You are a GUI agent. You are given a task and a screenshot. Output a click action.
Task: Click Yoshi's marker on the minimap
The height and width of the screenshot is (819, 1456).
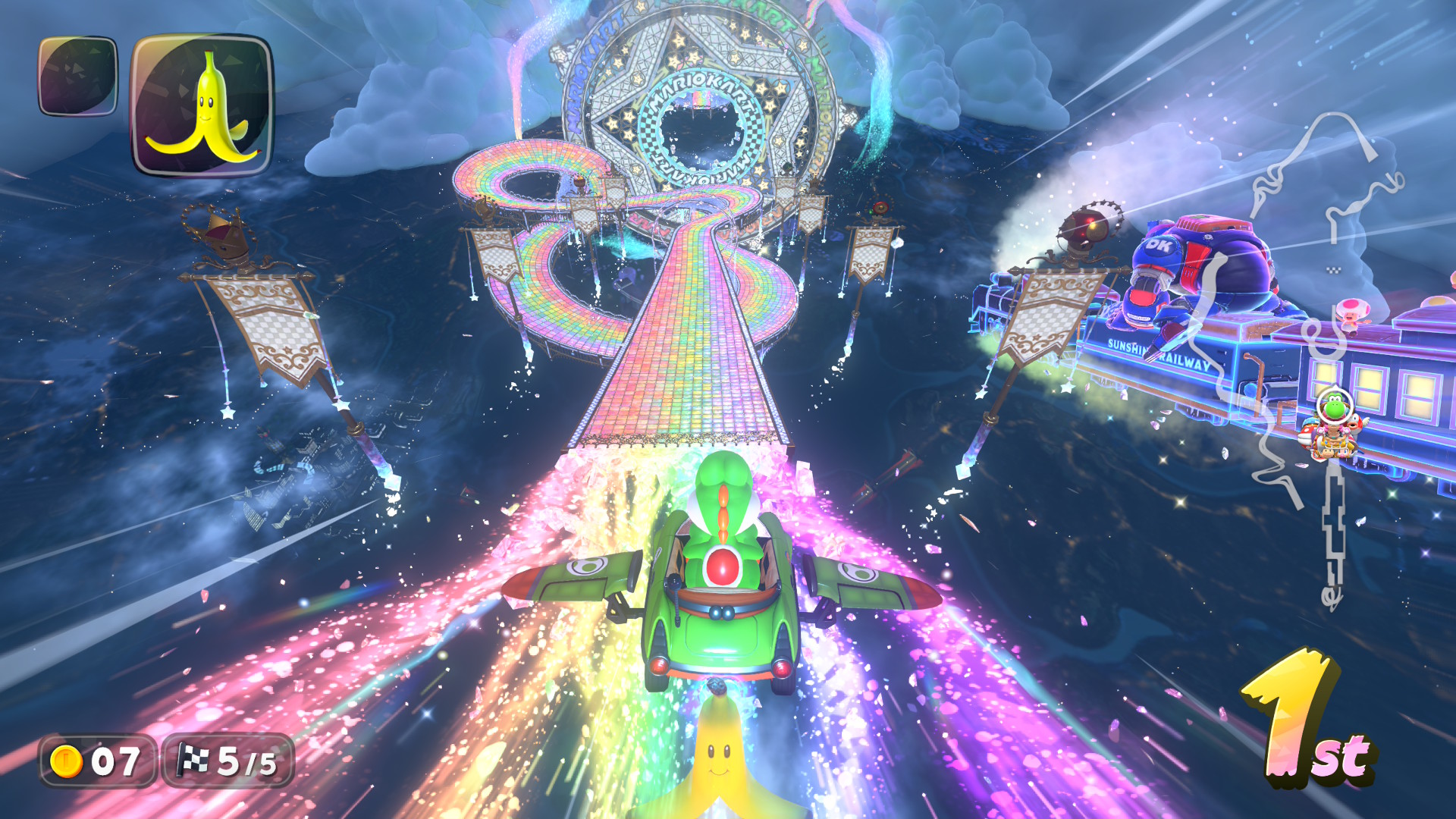[x=1334, y=409]
